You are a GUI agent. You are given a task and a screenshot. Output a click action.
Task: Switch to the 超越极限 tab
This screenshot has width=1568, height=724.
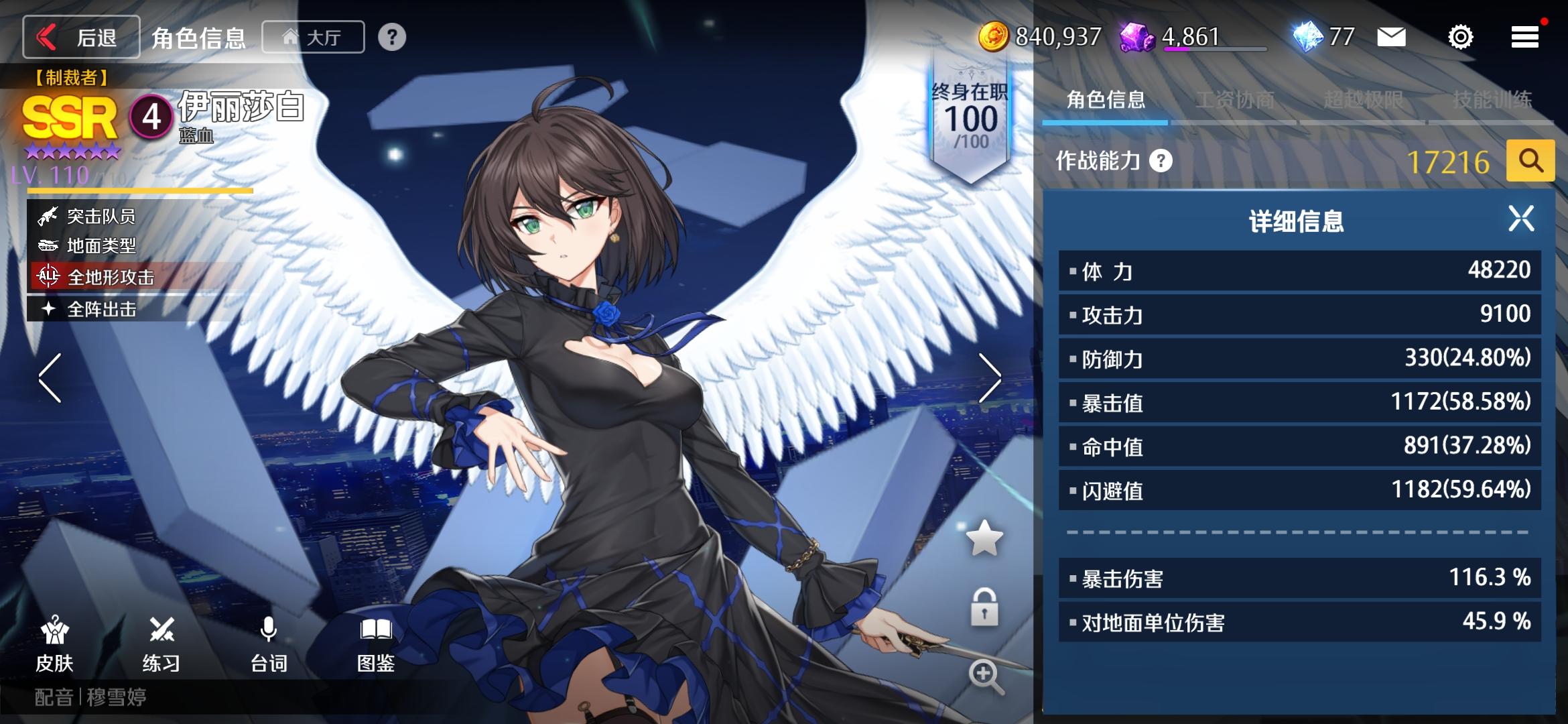pyautogui.click(x=1364, y=99)
